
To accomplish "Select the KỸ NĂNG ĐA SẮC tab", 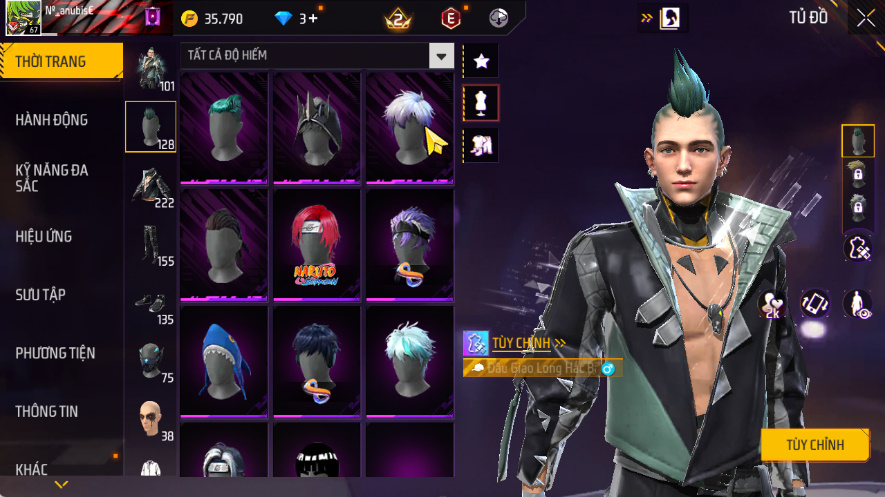I will [52, 178].
